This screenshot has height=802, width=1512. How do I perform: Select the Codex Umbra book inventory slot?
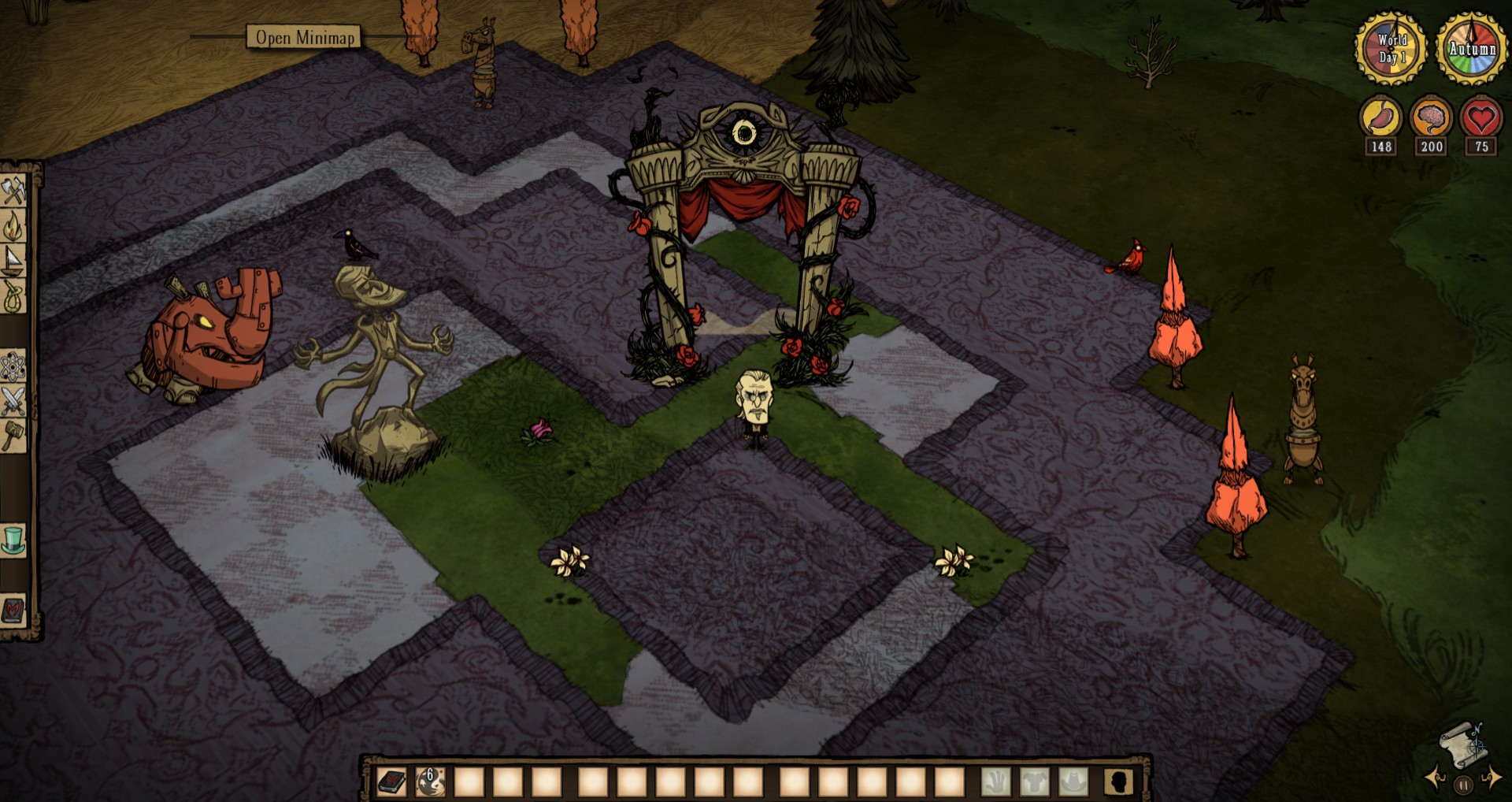(x=391, y=782)
